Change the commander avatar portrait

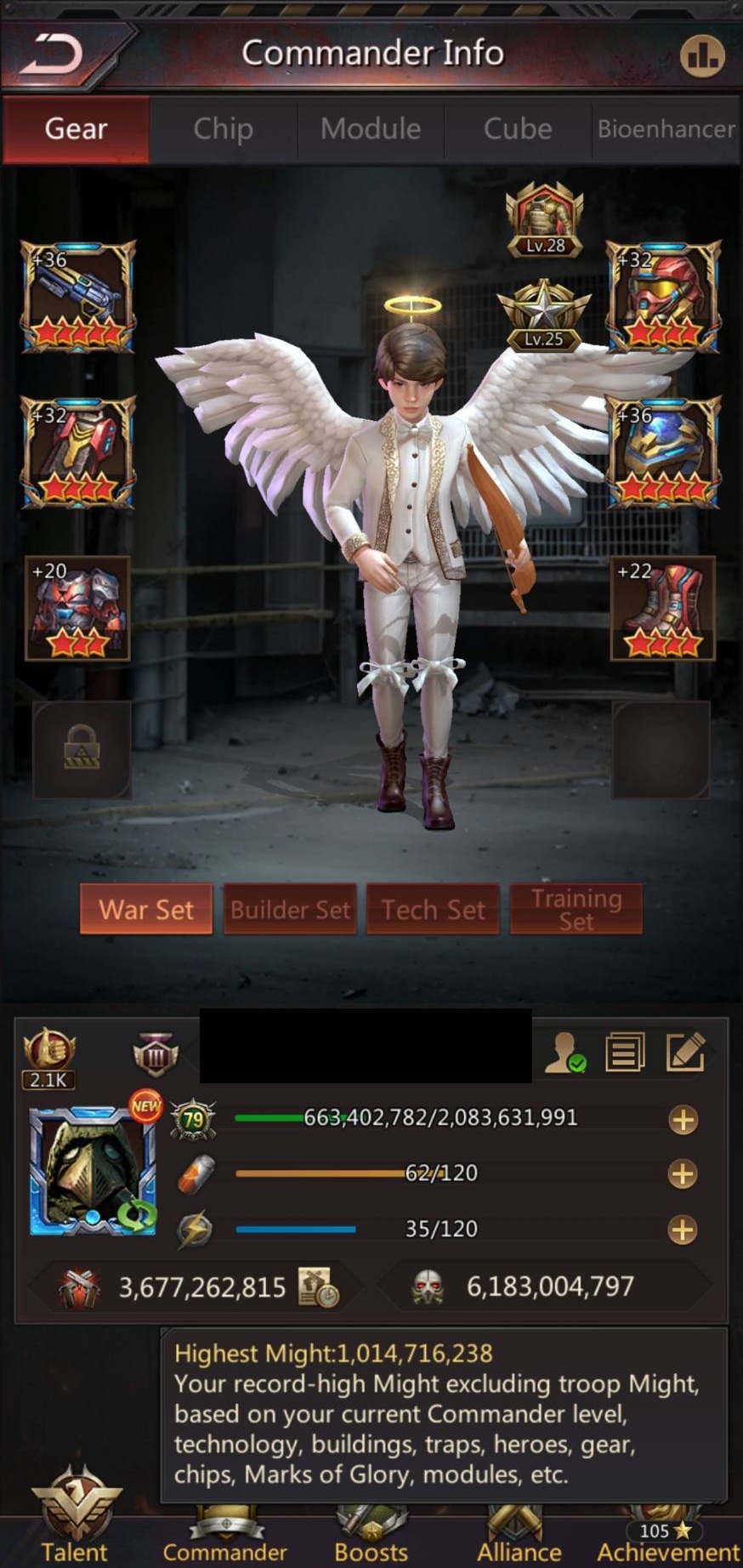click(92, 1171)
